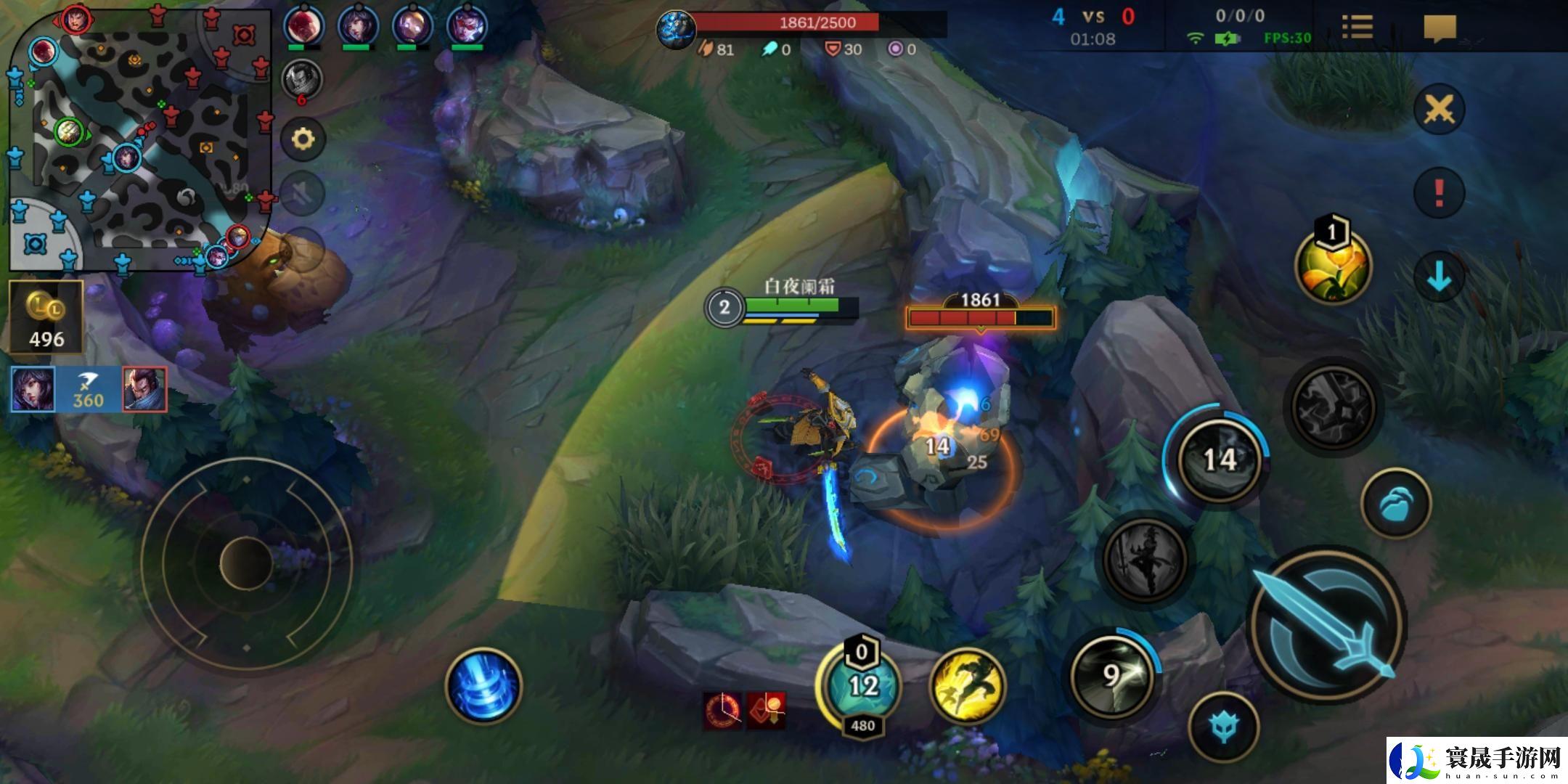Send the crossed swords attack ping
Screen dimensions: 1568x784
point(1439,110)
